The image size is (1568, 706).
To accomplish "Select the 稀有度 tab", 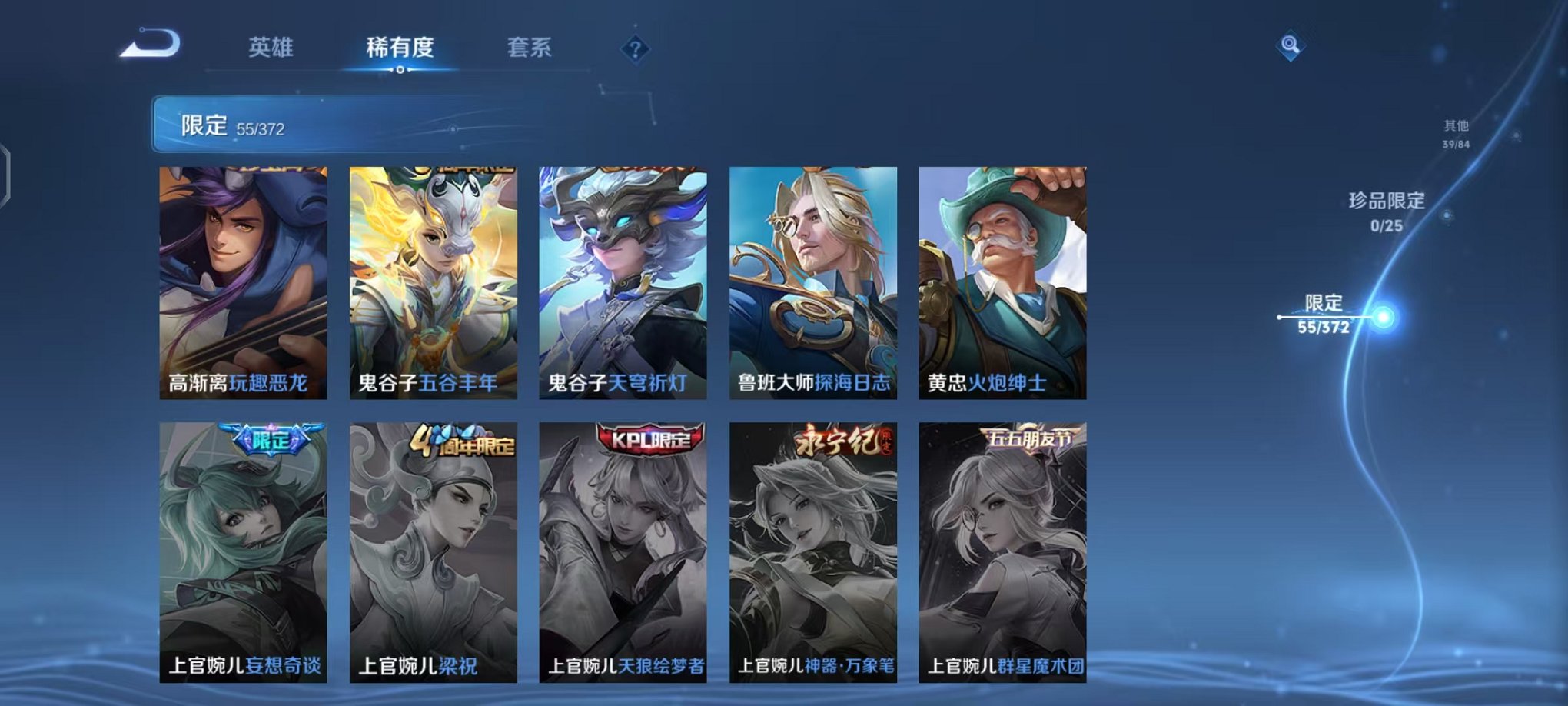I will pyautogui.click(x=400, y=46).
